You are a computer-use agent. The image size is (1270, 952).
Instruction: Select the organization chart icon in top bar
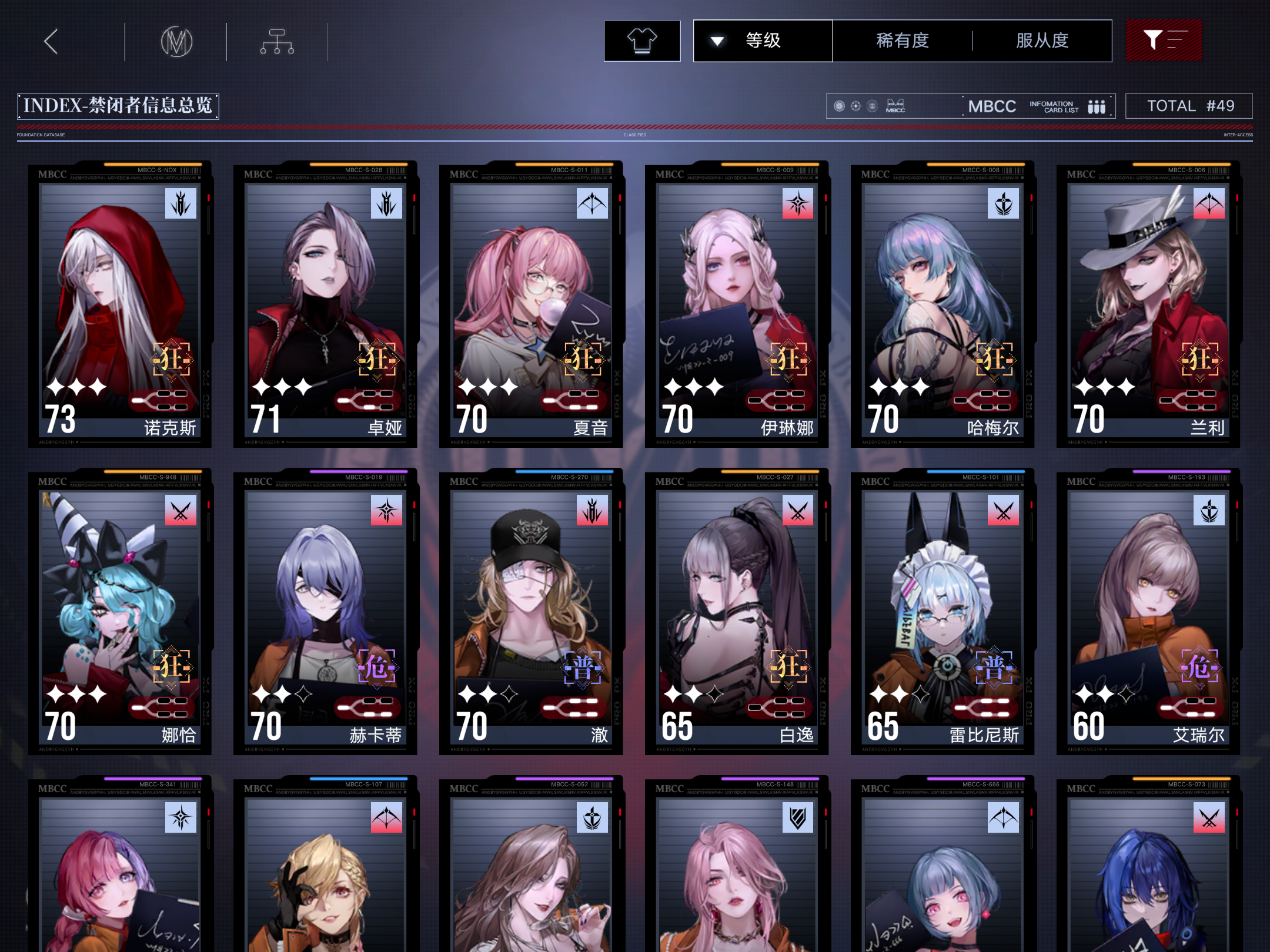[276, 41]
